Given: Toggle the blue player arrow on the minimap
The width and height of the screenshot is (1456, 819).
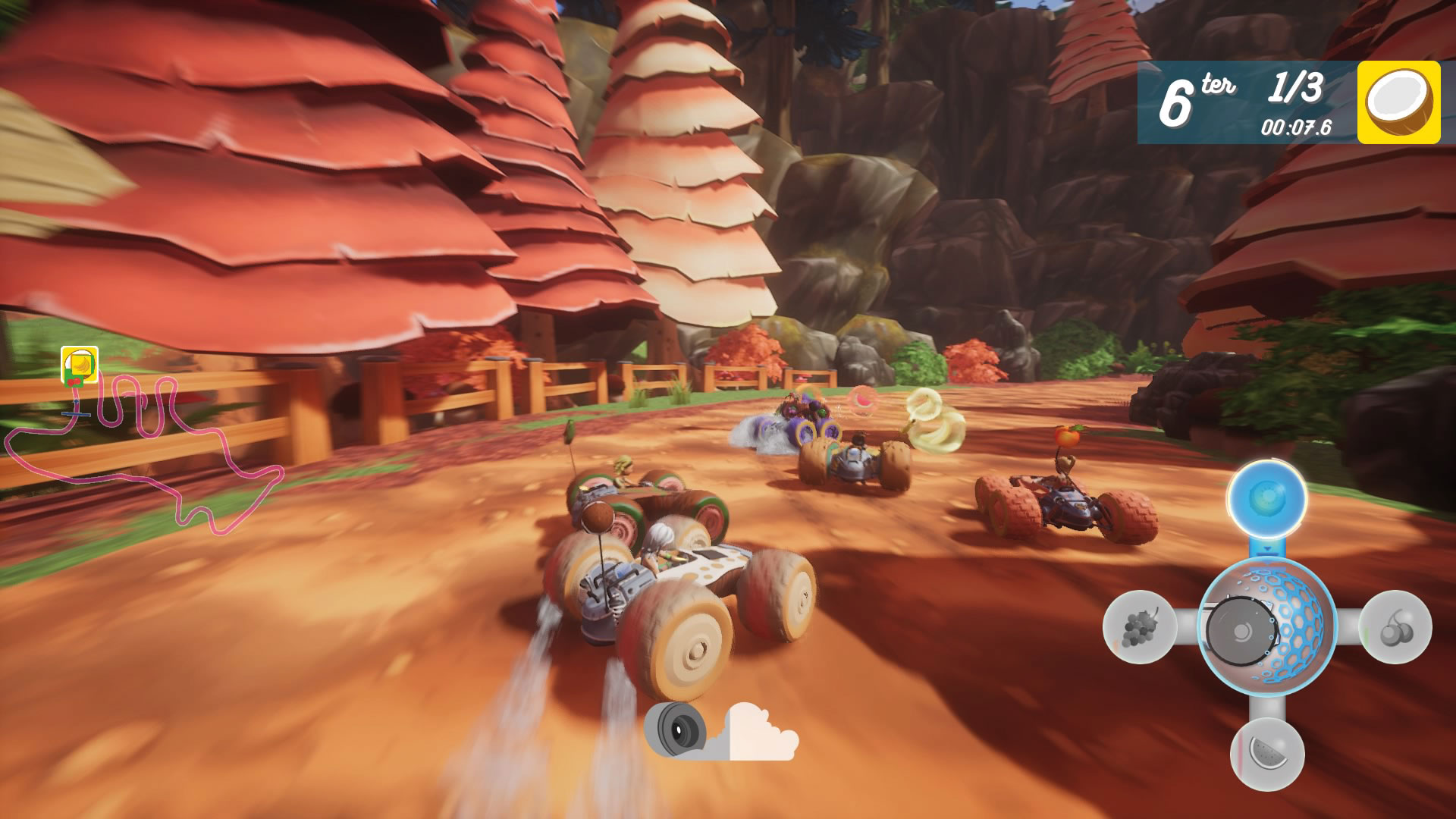Looking at the screenshot, I should (77, 402).
